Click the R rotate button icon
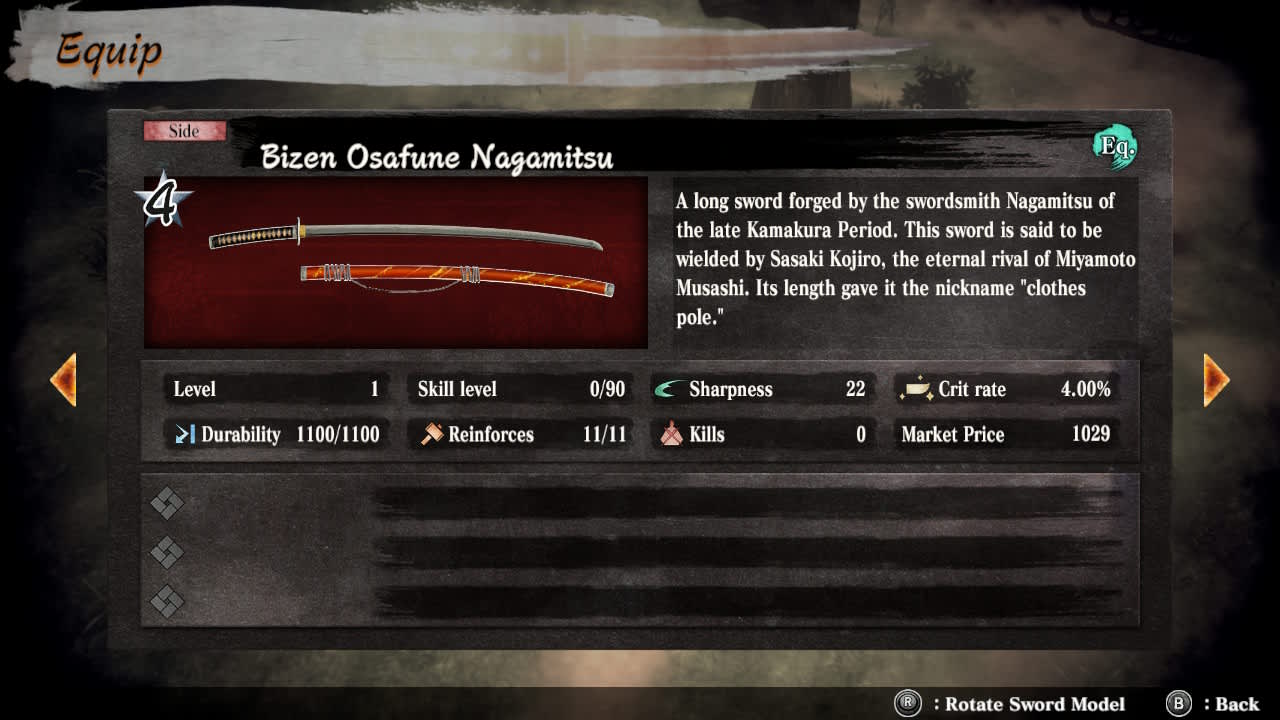Screen dimensions: 1280x720 coord(908,704)
